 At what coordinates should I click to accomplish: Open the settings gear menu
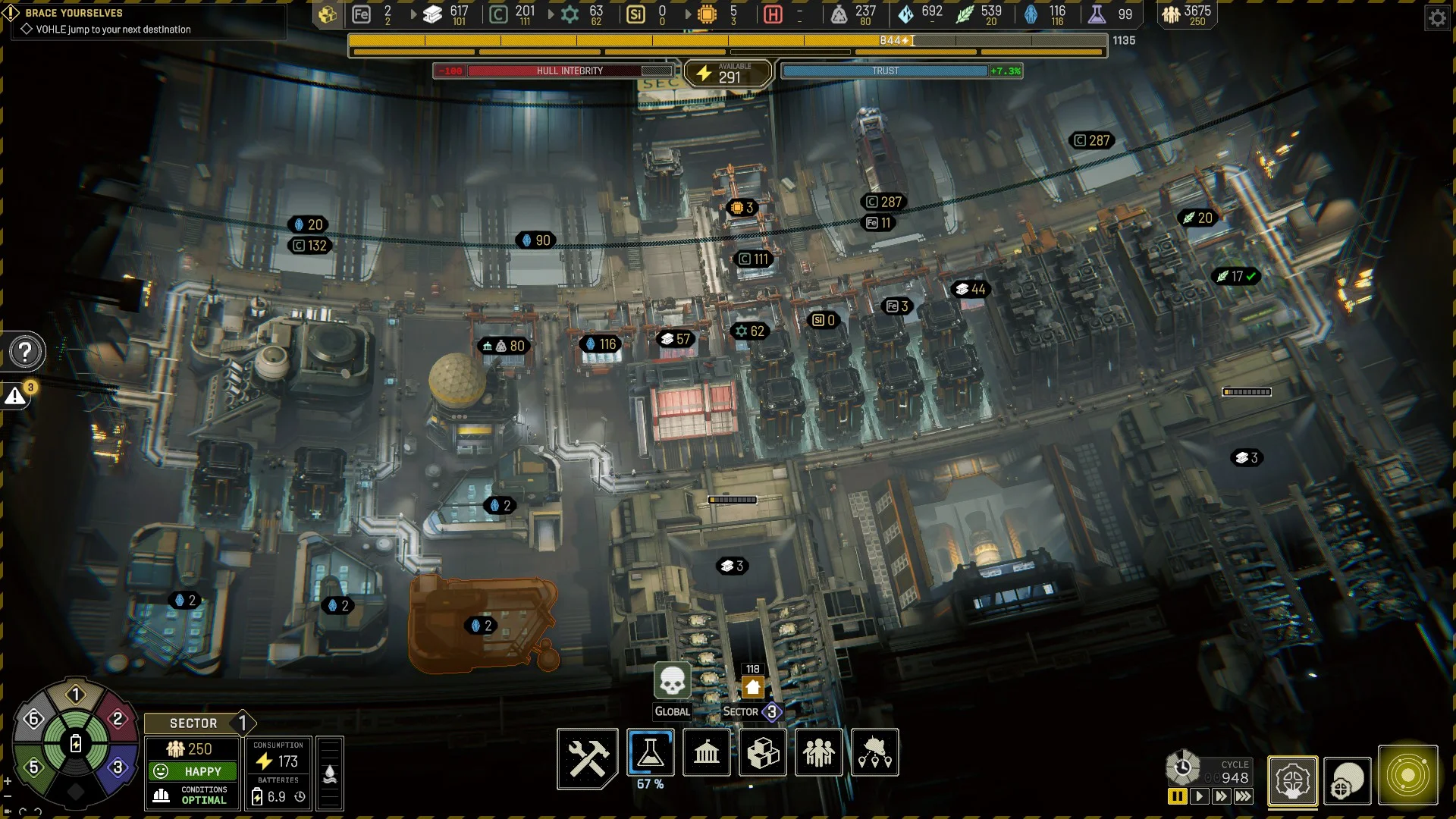tap(1437, 17)
